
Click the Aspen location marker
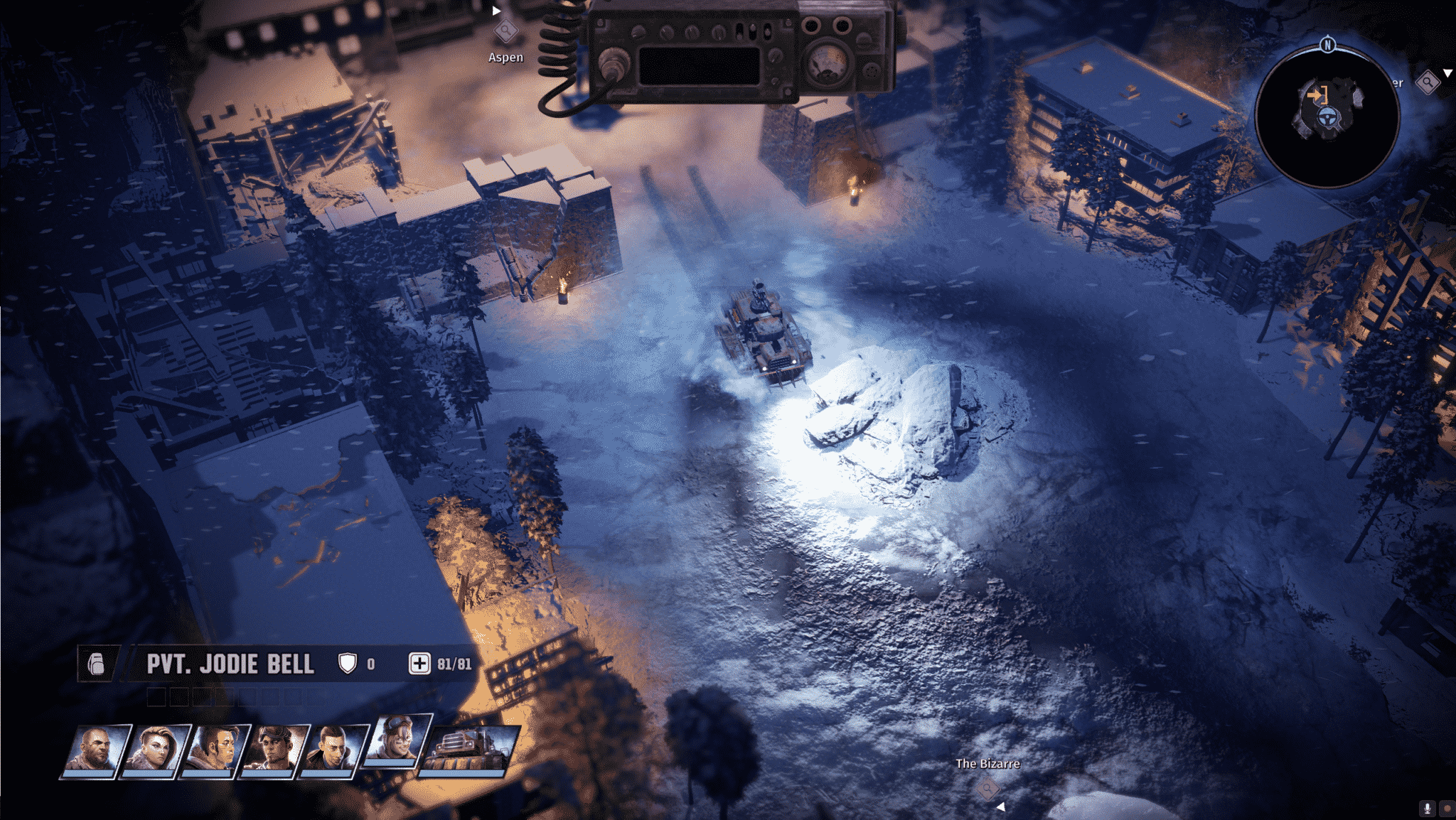505,32
